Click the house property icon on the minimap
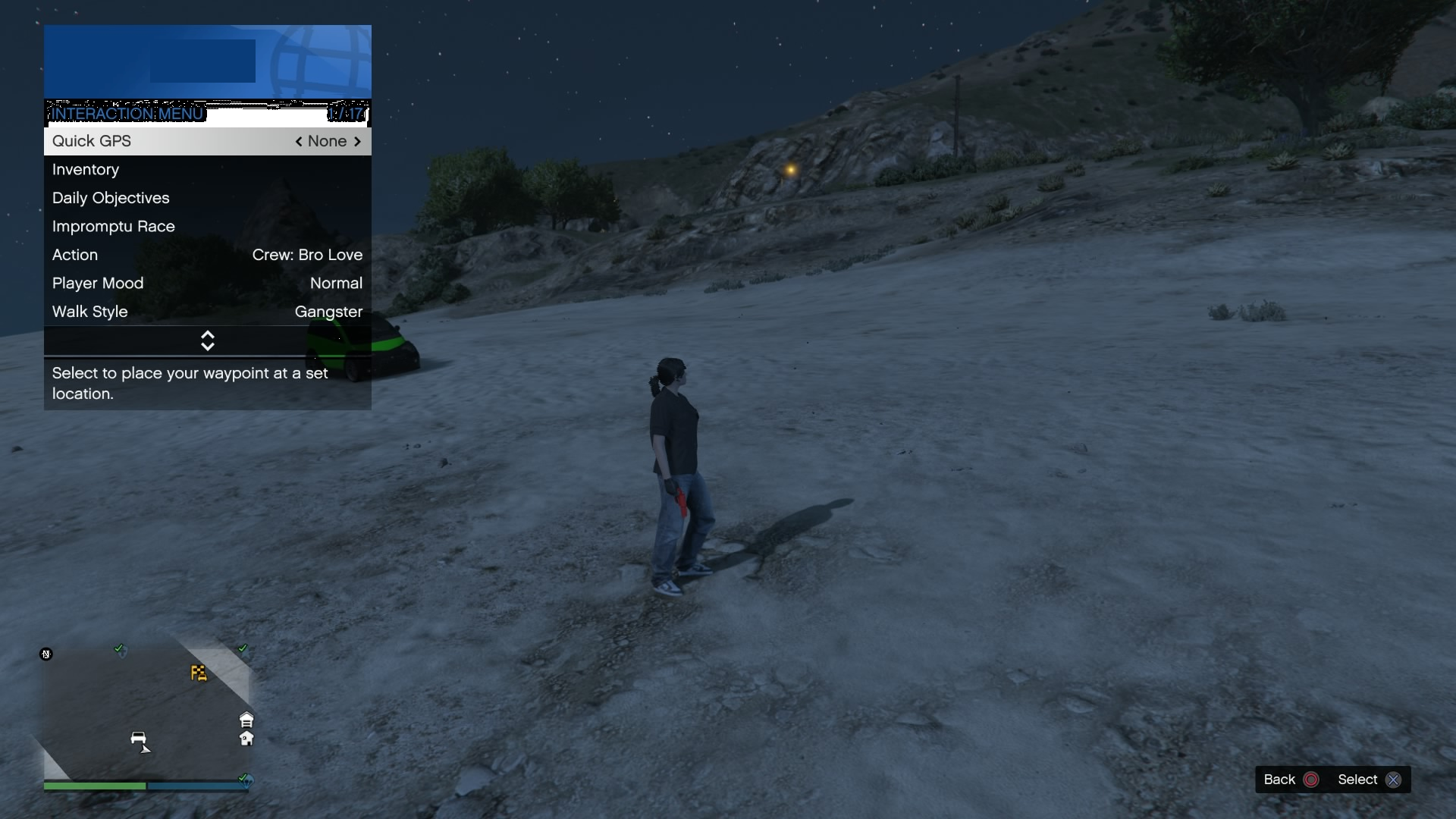1456x819 pixels. pyautogui.click(x=246, y=739)
